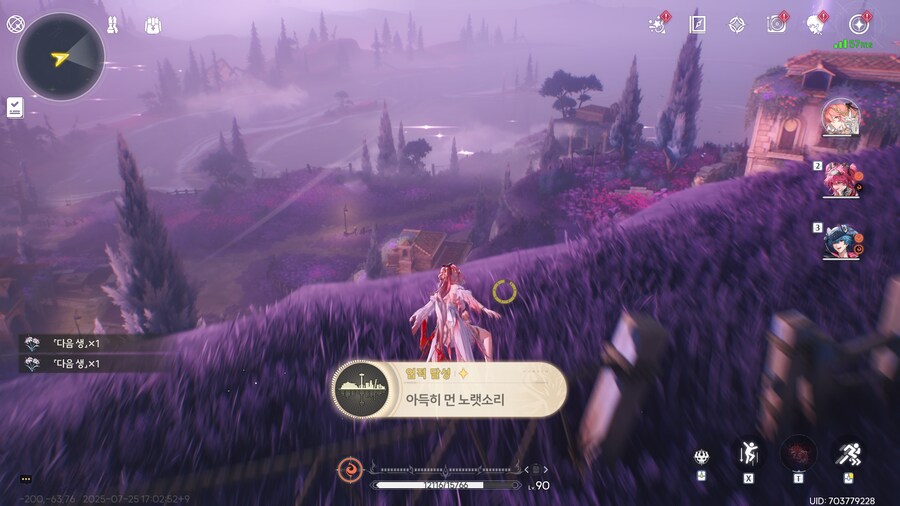The width and height of the screenshot is (900, 506).
Task: Trigger the running figure dash icon
Action: pyautogui.click(x=849, y=455)
